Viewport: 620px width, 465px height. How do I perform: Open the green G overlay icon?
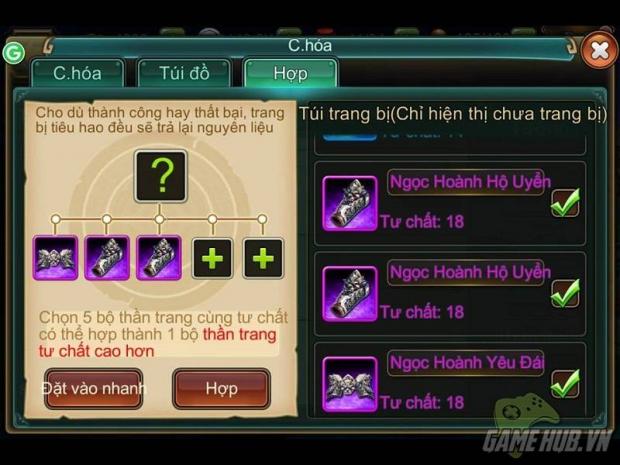click(x=14, y=52)
